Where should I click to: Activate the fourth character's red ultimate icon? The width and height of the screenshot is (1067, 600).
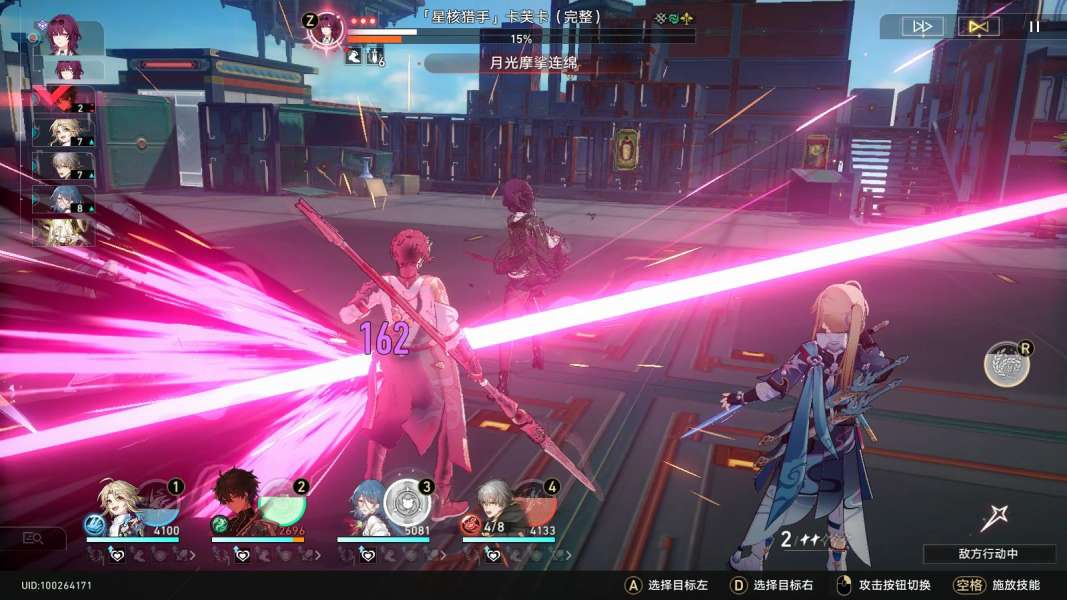coord(470,524)
